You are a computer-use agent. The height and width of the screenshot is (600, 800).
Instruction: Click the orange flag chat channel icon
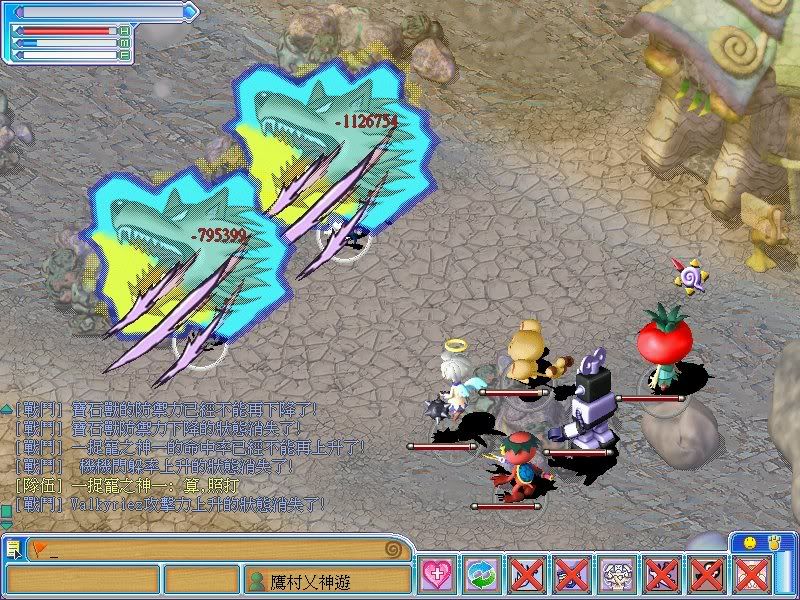pos(40,549)
